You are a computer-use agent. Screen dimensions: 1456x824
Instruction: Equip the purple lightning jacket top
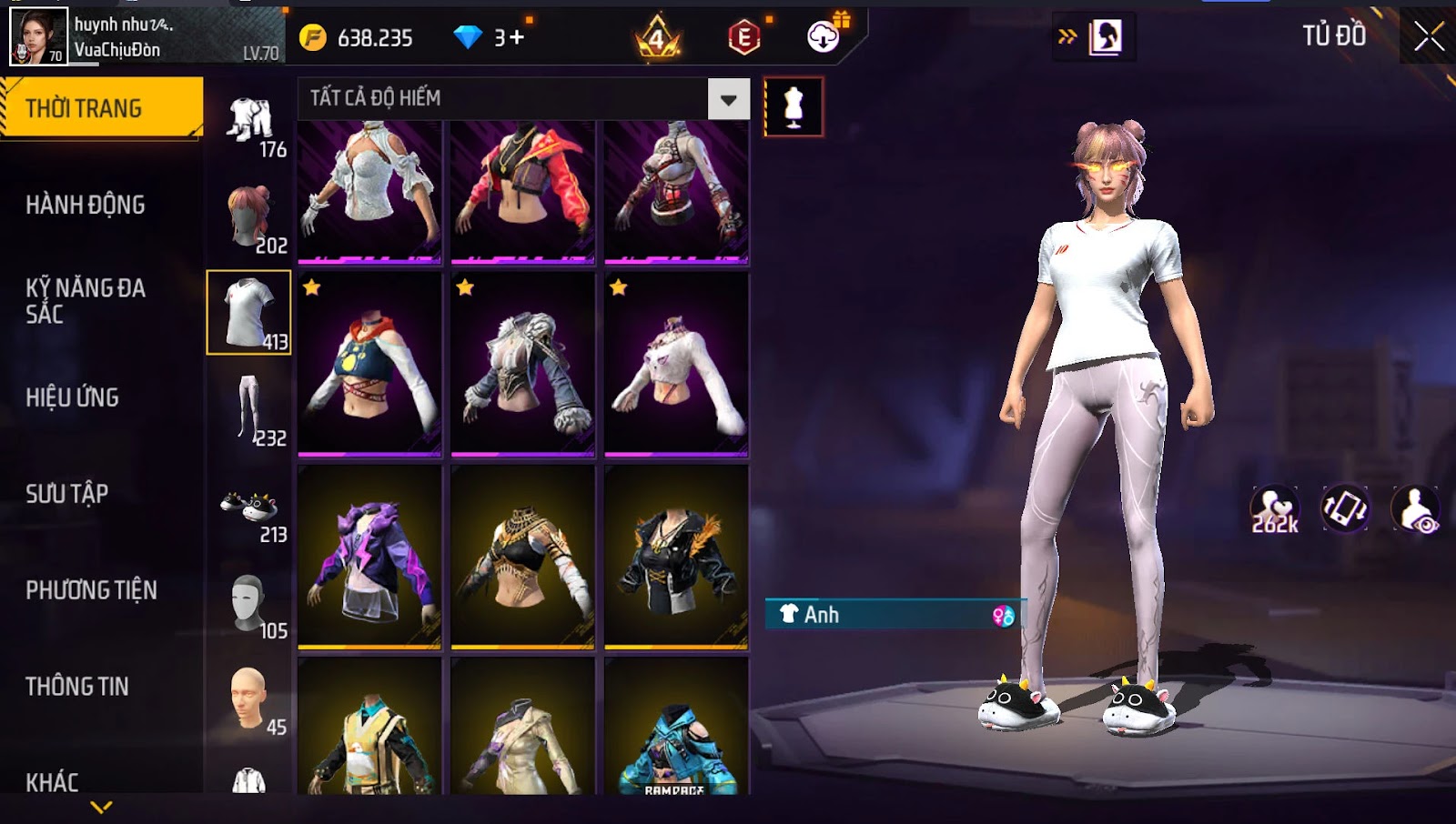click(x=369, y=557)
